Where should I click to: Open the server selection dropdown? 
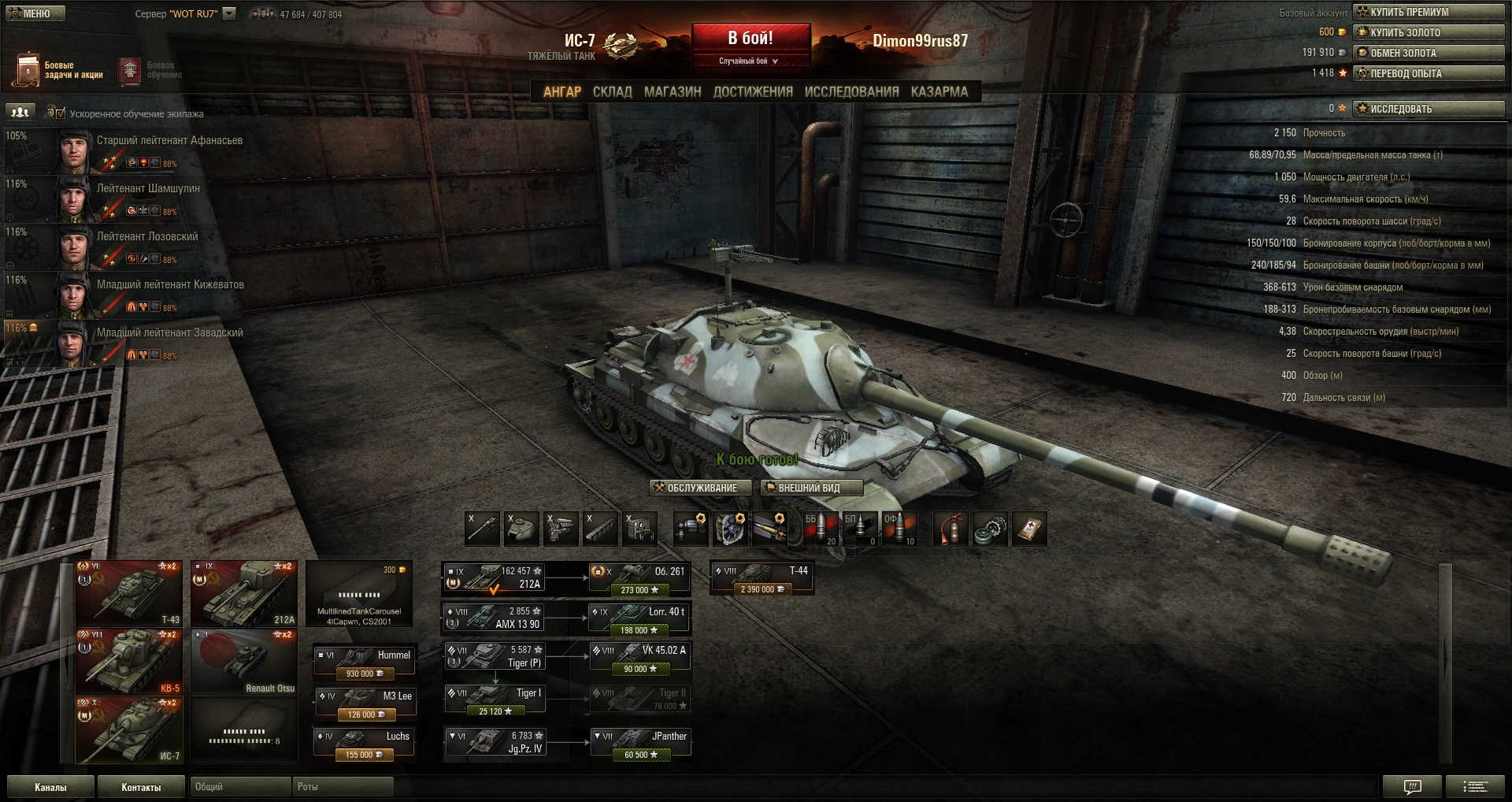coord(229,13)
